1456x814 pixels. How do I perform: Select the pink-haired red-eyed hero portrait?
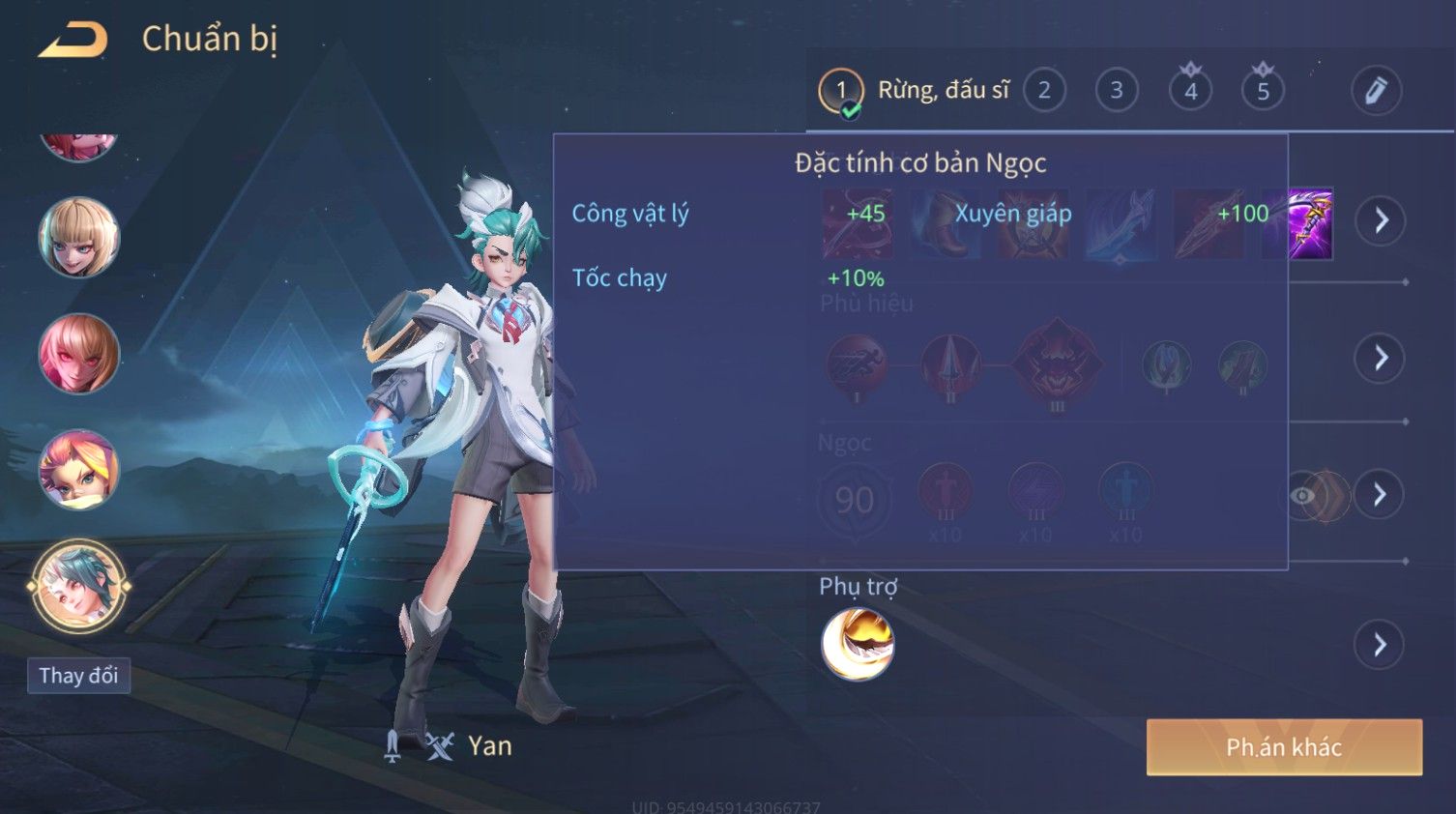coord(78,354)
